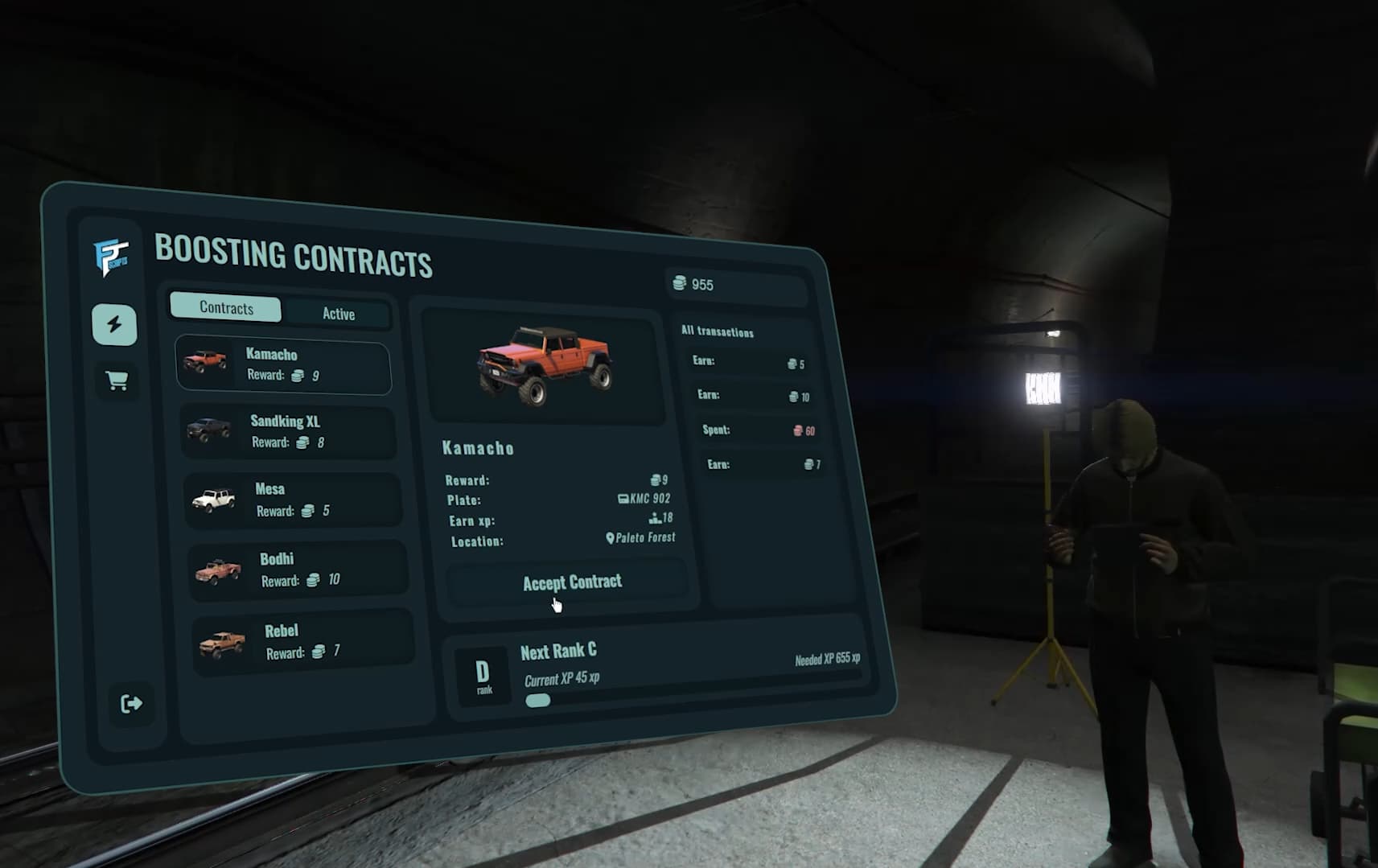Select the lightning bolt boosting icon

tap(114, 322)
